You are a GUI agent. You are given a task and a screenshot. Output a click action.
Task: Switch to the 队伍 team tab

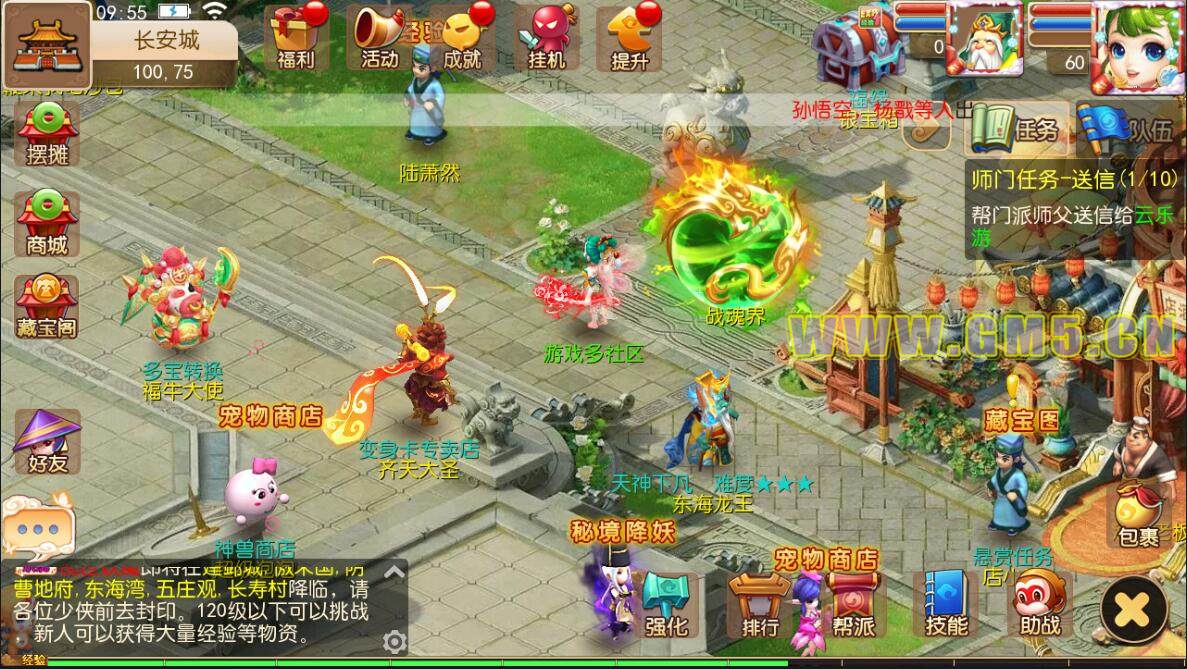click(x=1131, y=129)
